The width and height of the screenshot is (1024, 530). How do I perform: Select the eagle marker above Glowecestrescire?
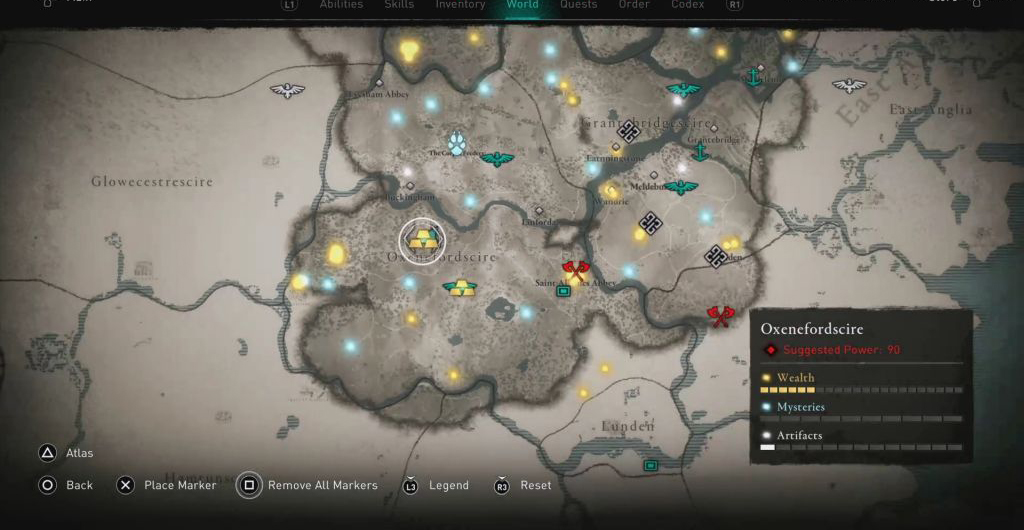(287, 91)
